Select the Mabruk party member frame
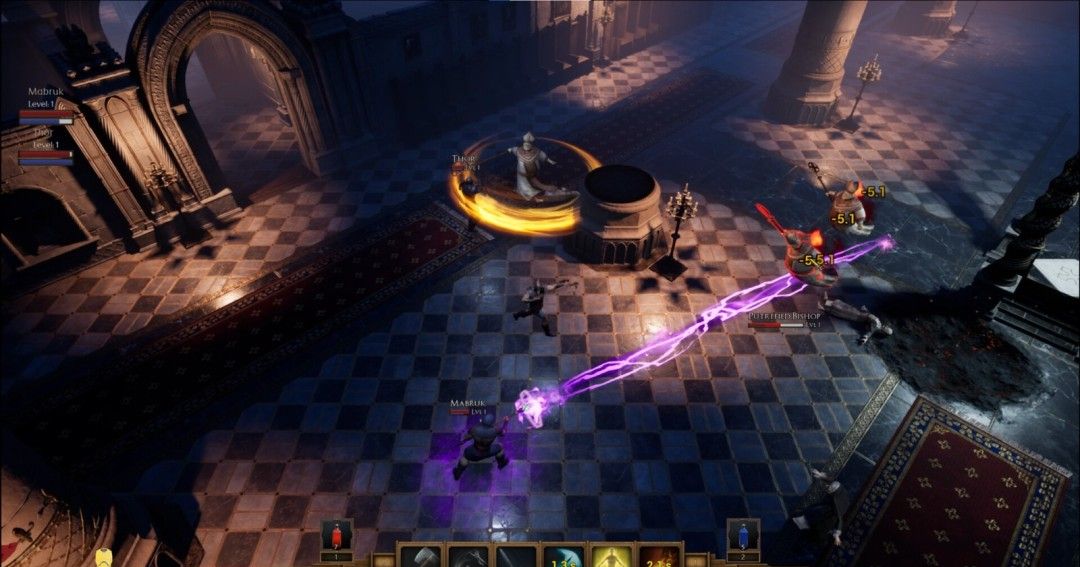The width and height of the screenshot is (1080, 567). pos(46,105)
